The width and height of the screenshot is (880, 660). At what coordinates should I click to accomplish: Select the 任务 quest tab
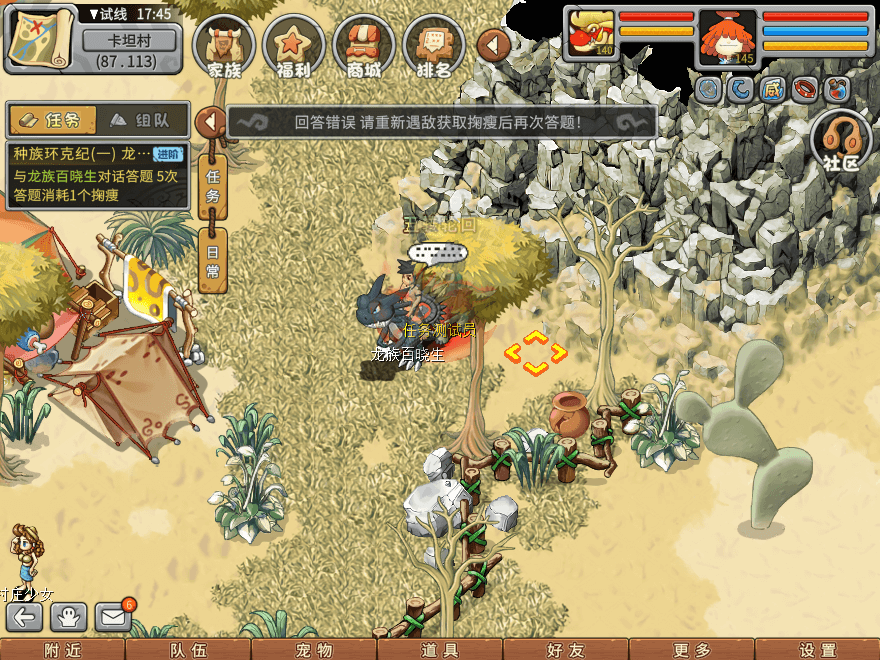52,120
